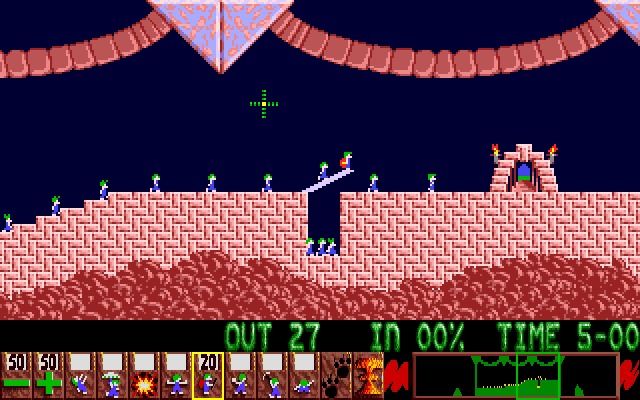Choose the Digger skill
640x400 pixels.
pos(304,375)
